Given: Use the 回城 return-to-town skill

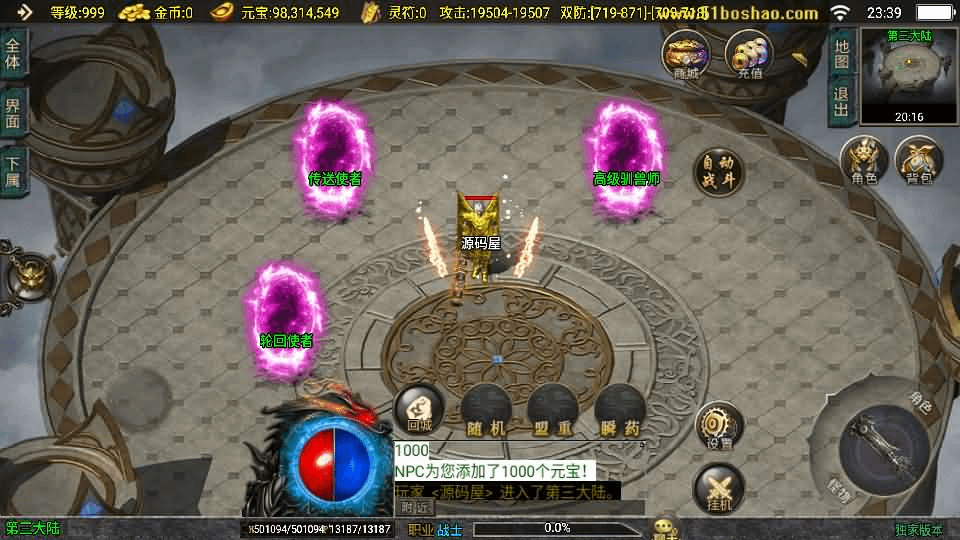Looking at the screenshot, I should (419, 409).
